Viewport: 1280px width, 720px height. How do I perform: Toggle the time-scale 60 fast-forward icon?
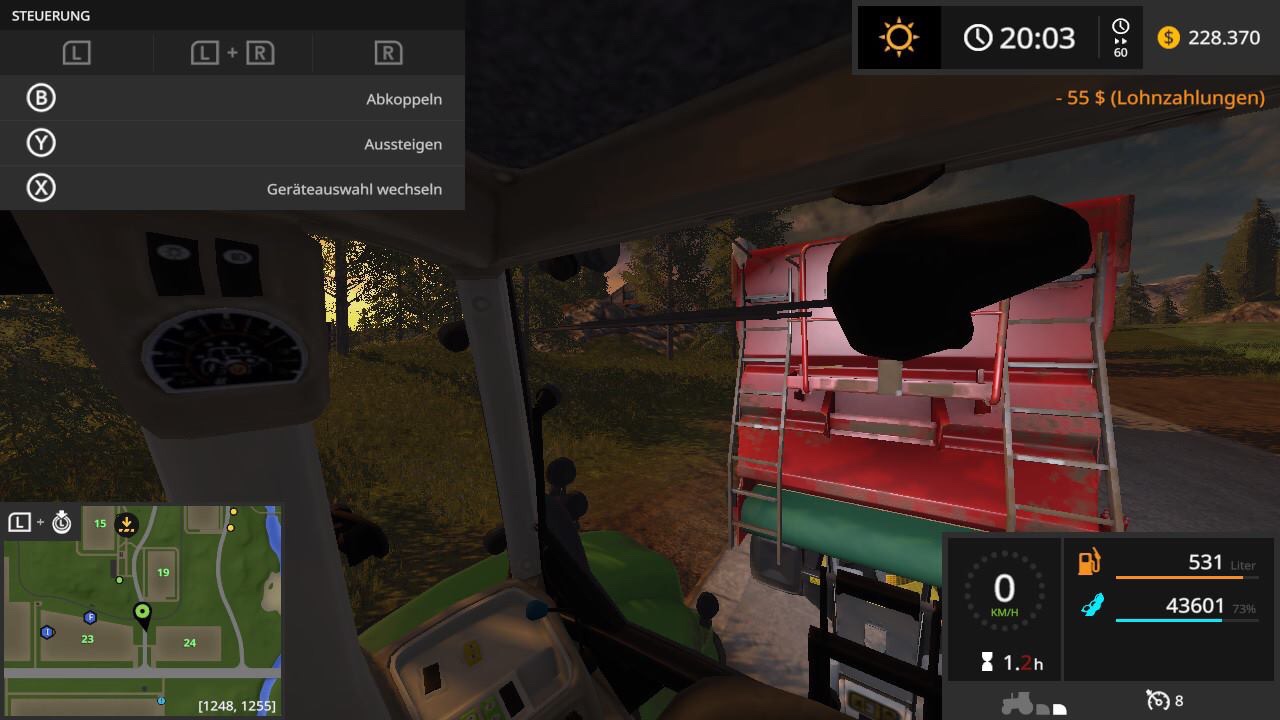point(1120,38)
